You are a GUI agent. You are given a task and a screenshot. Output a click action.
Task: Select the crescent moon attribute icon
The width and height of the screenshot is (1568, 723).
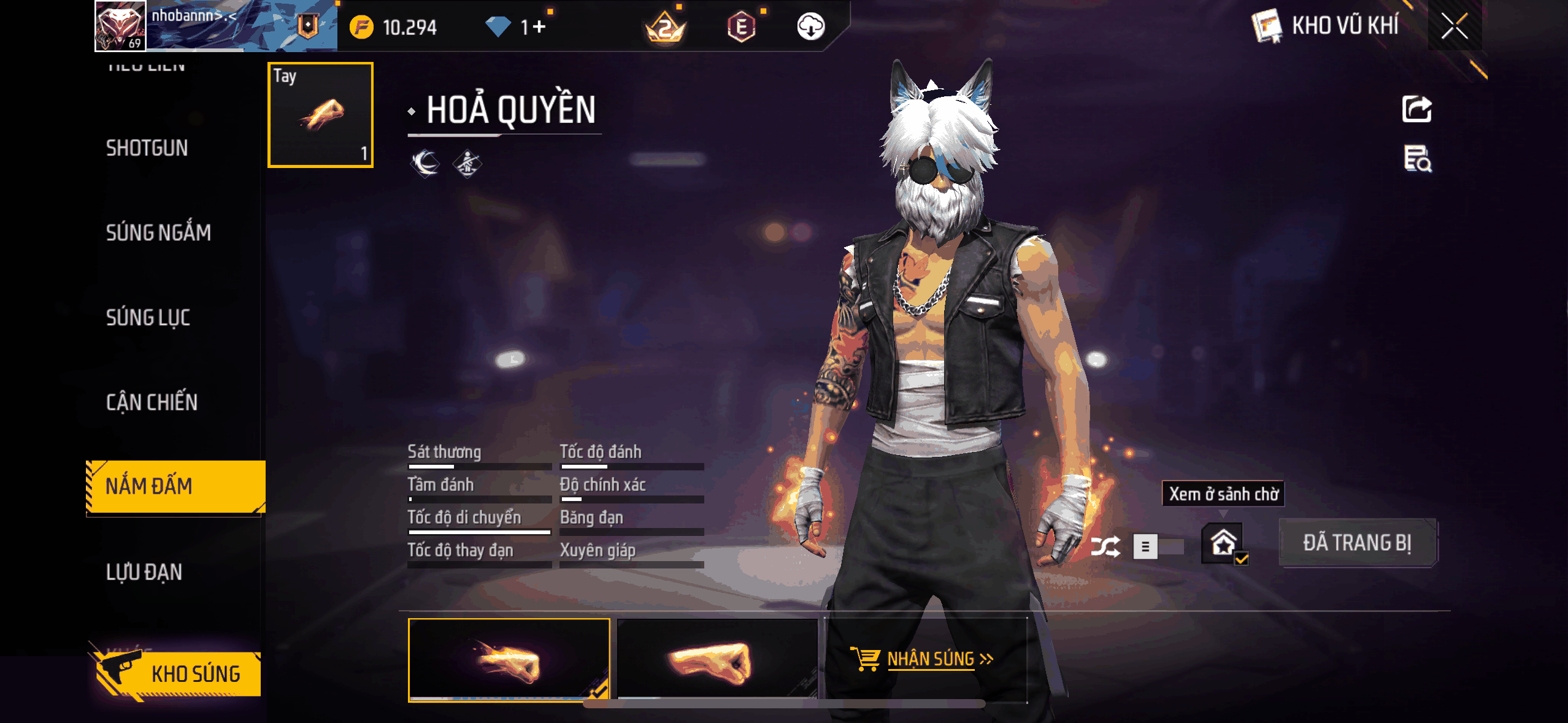pos(424,163)
